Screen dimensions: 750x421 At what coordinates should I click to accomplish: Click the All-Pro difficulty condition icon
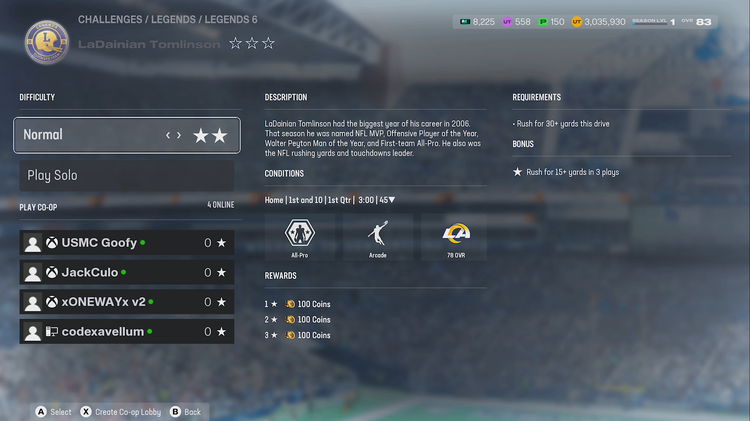pyautogui.click(x=300, y=236)
